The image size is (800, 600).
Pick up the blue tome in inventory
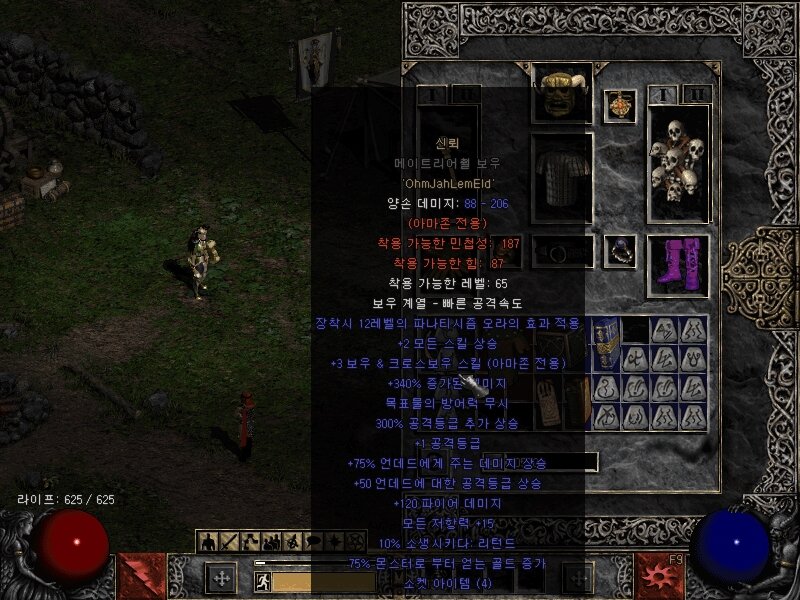click(606, 343)
